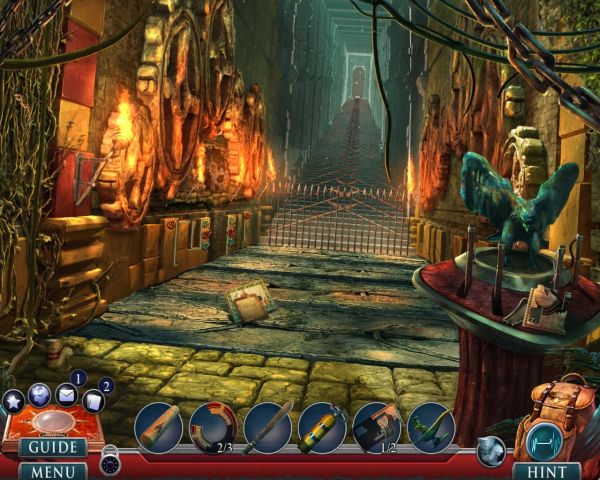This screenshot has height=480, width=600.
Task: Select the green airplane figurine item
Action: 431,426
